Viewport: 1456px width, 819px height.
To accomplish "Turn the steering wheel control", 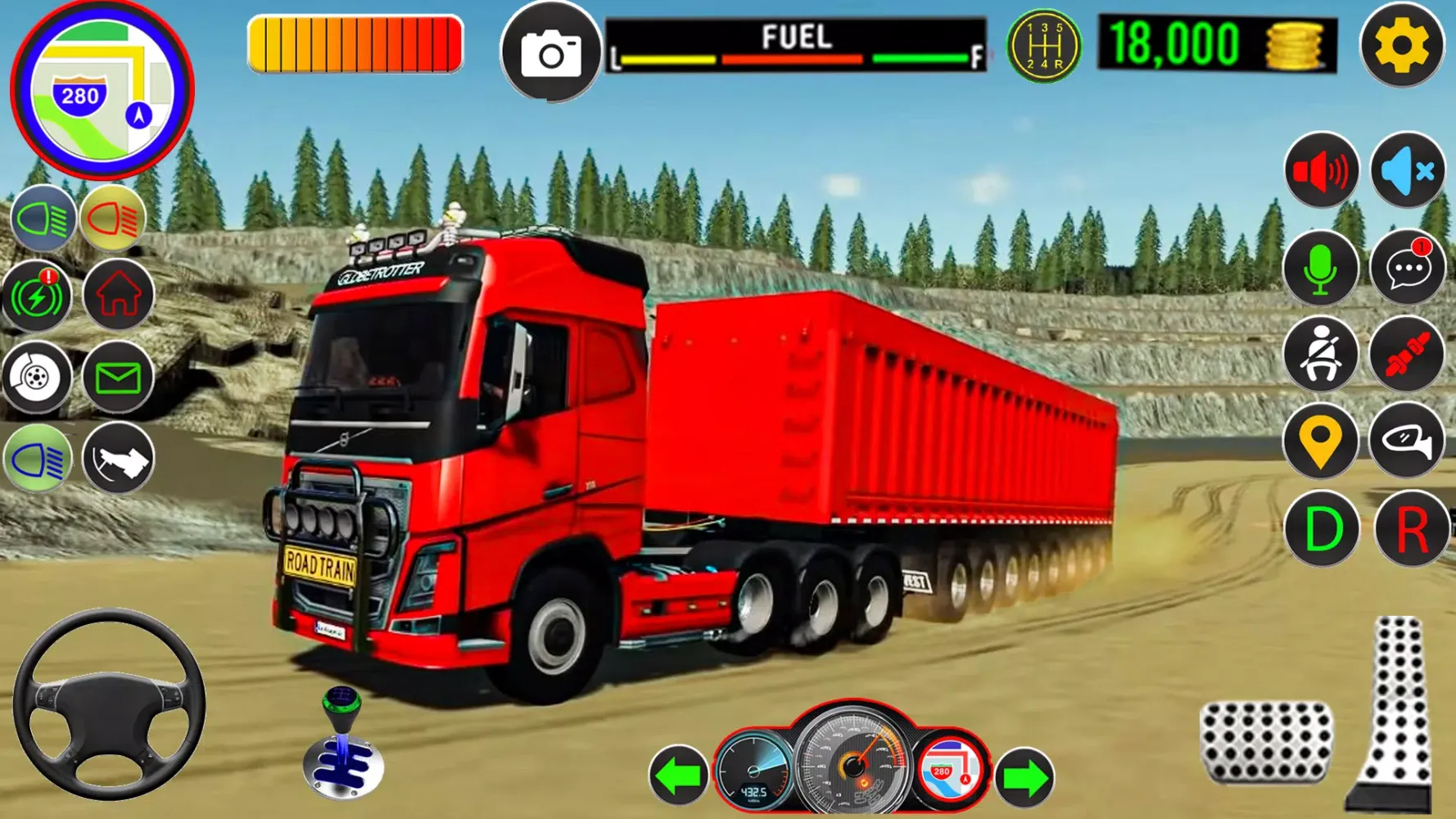I will (x=109, y=704).
